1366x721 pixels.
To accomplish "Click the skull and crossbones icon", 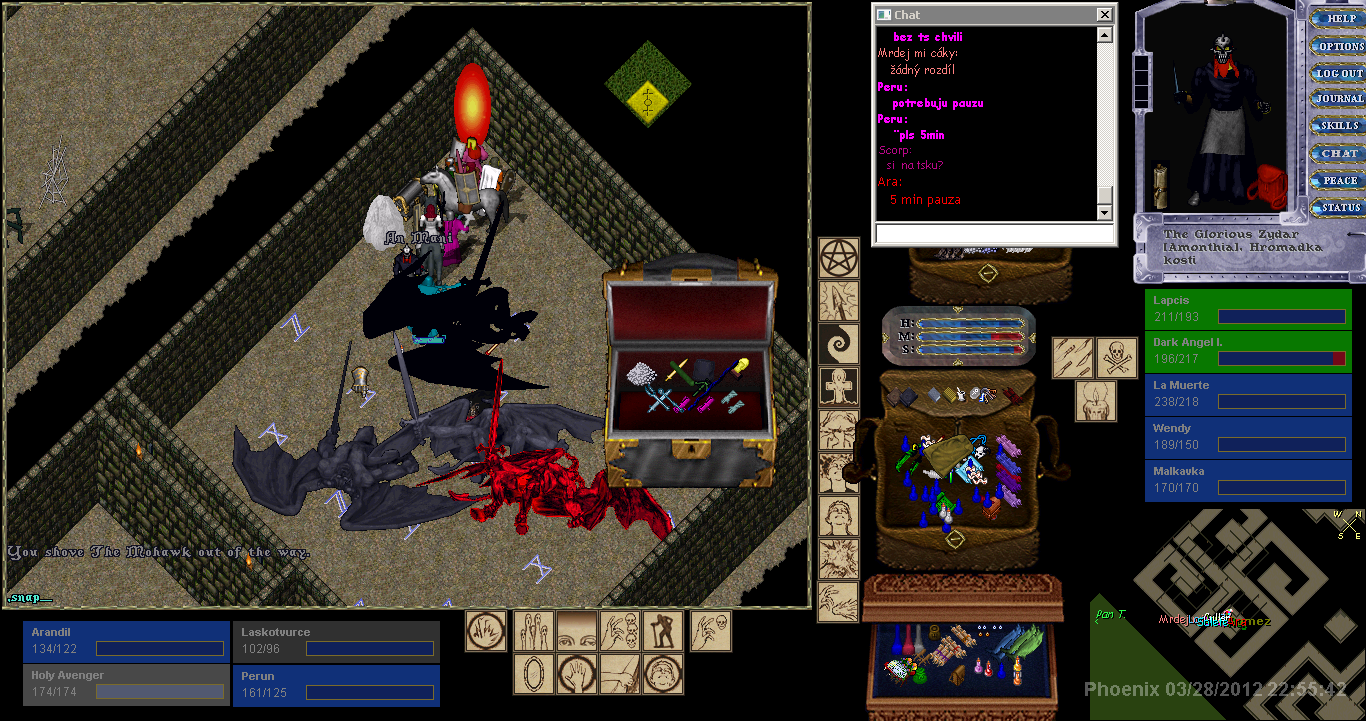I will click(x=1117, y=357).
